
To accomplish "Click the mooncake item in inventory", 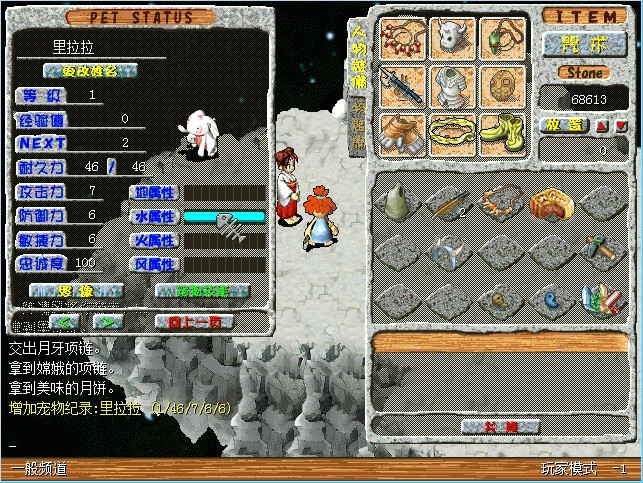I will pos(552,203).
